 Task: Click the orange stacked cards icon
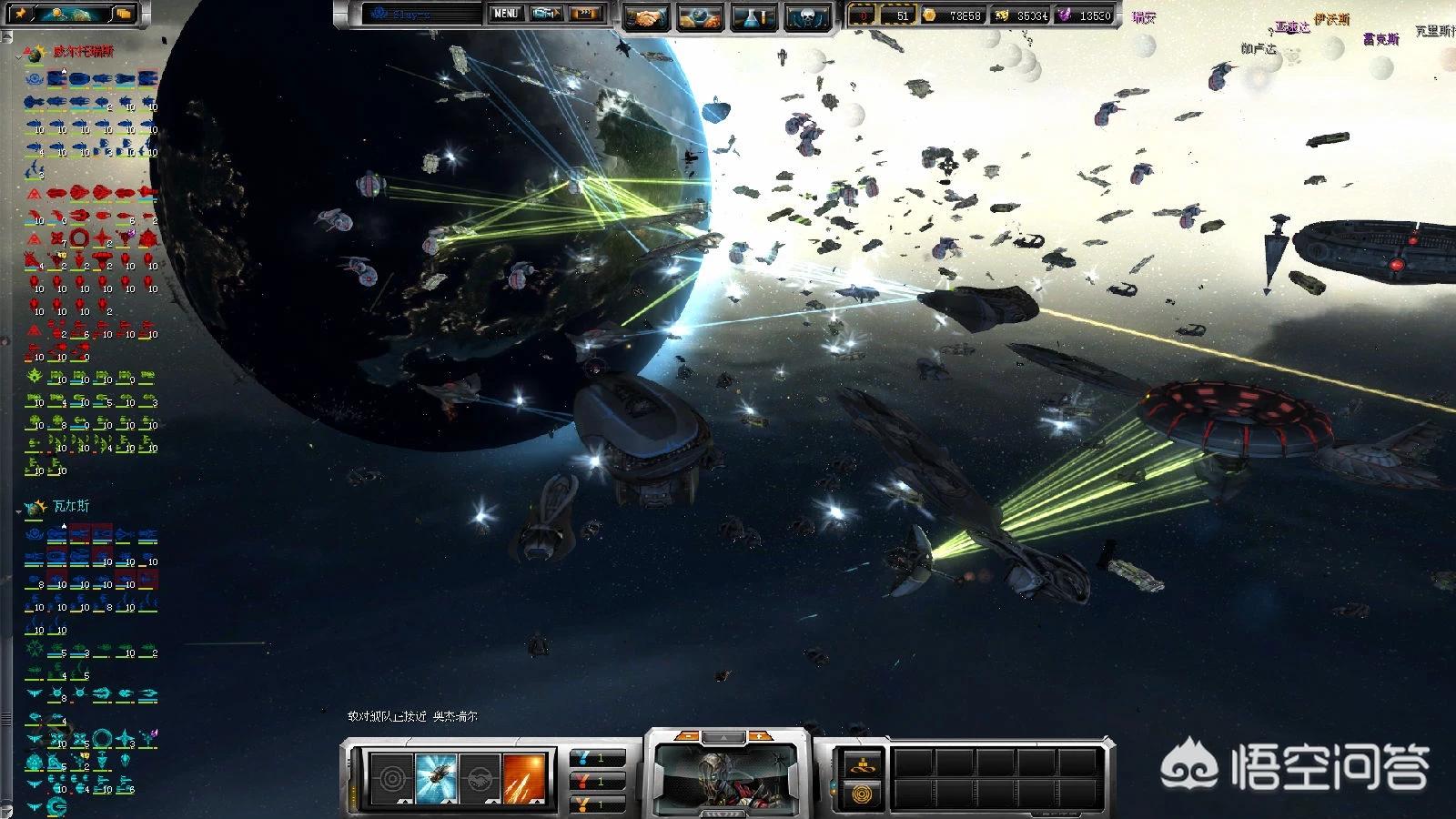124,14
